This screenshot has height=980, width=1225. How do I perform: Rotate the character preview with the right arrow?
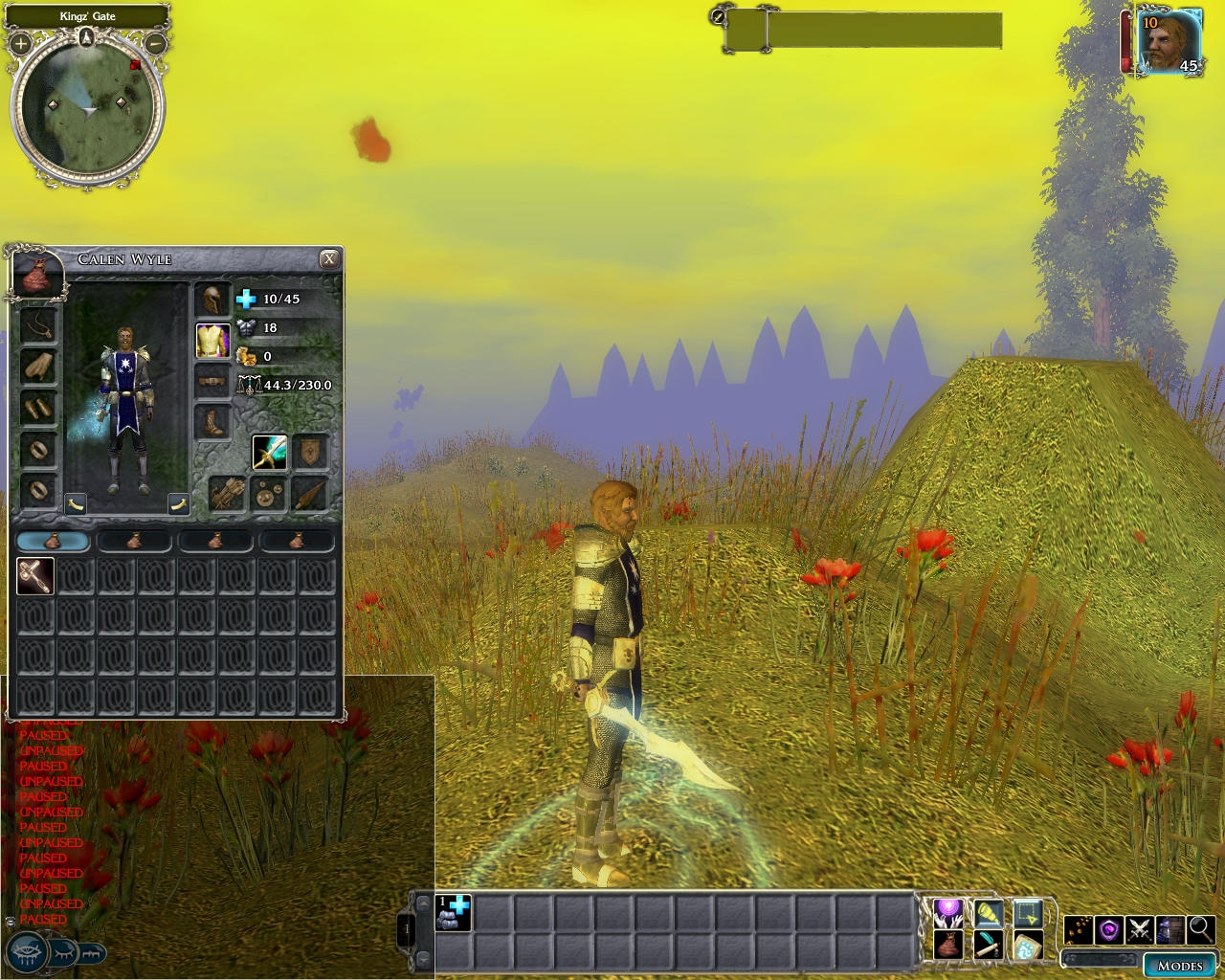178,503
